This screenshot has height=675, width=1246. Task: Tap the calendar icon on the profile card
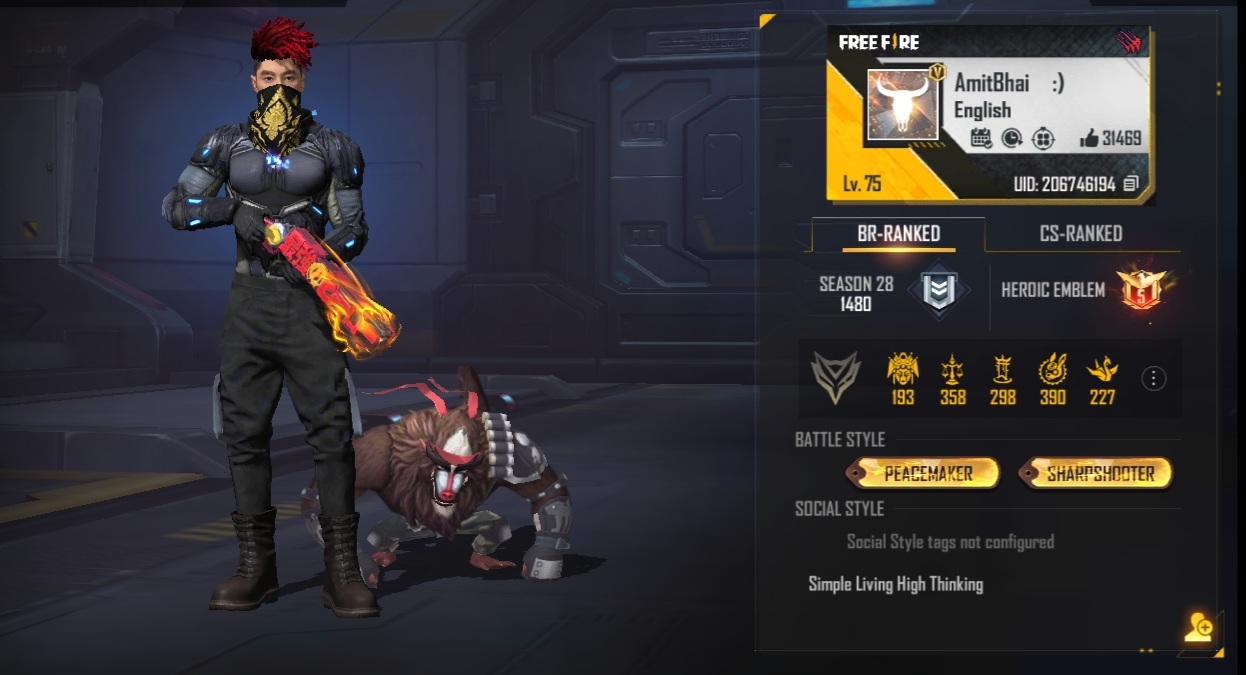(x=981, y=139)
